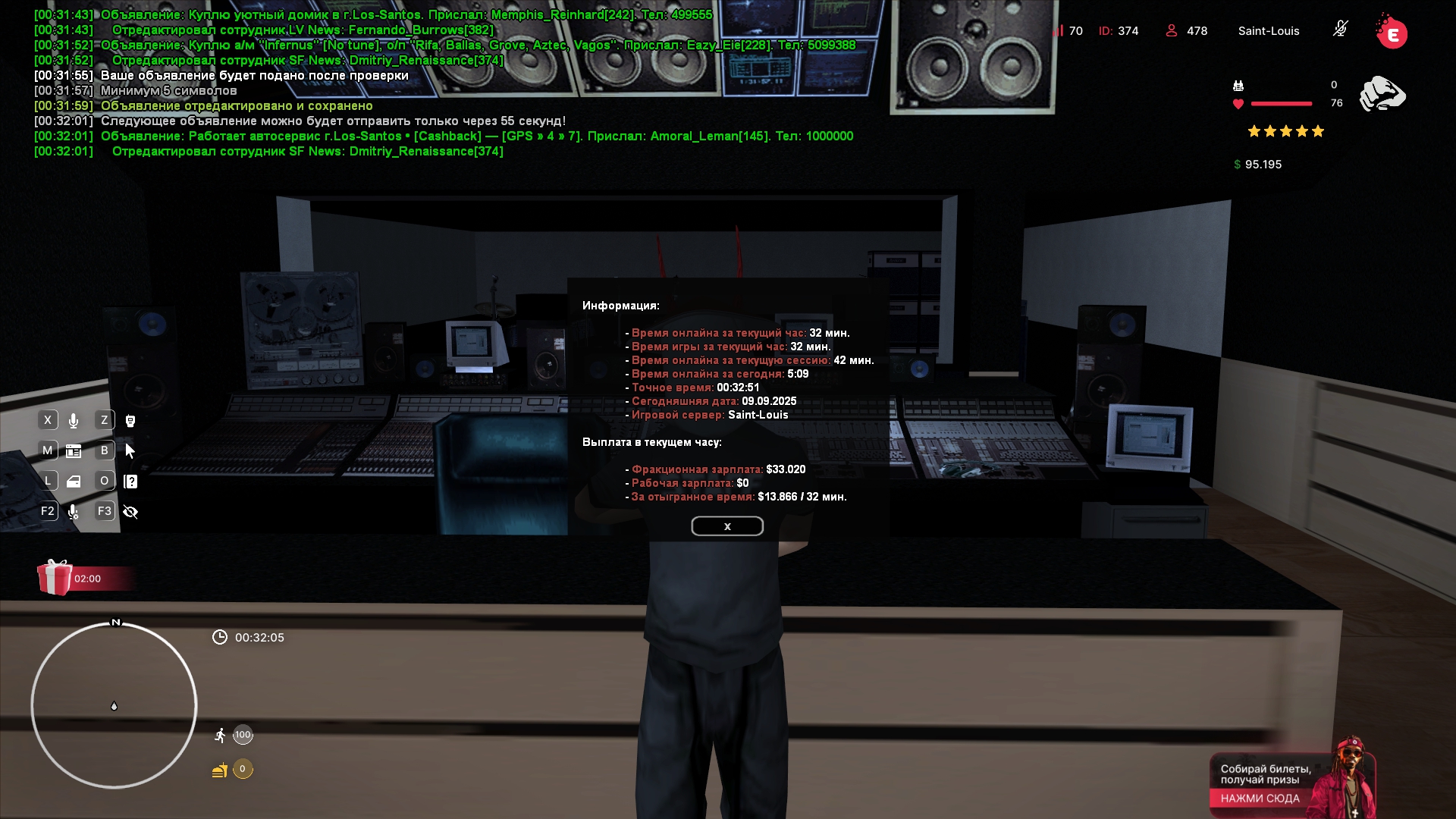
Task: Click the walkie-talkie radio icon
Action: coord(130,421)
